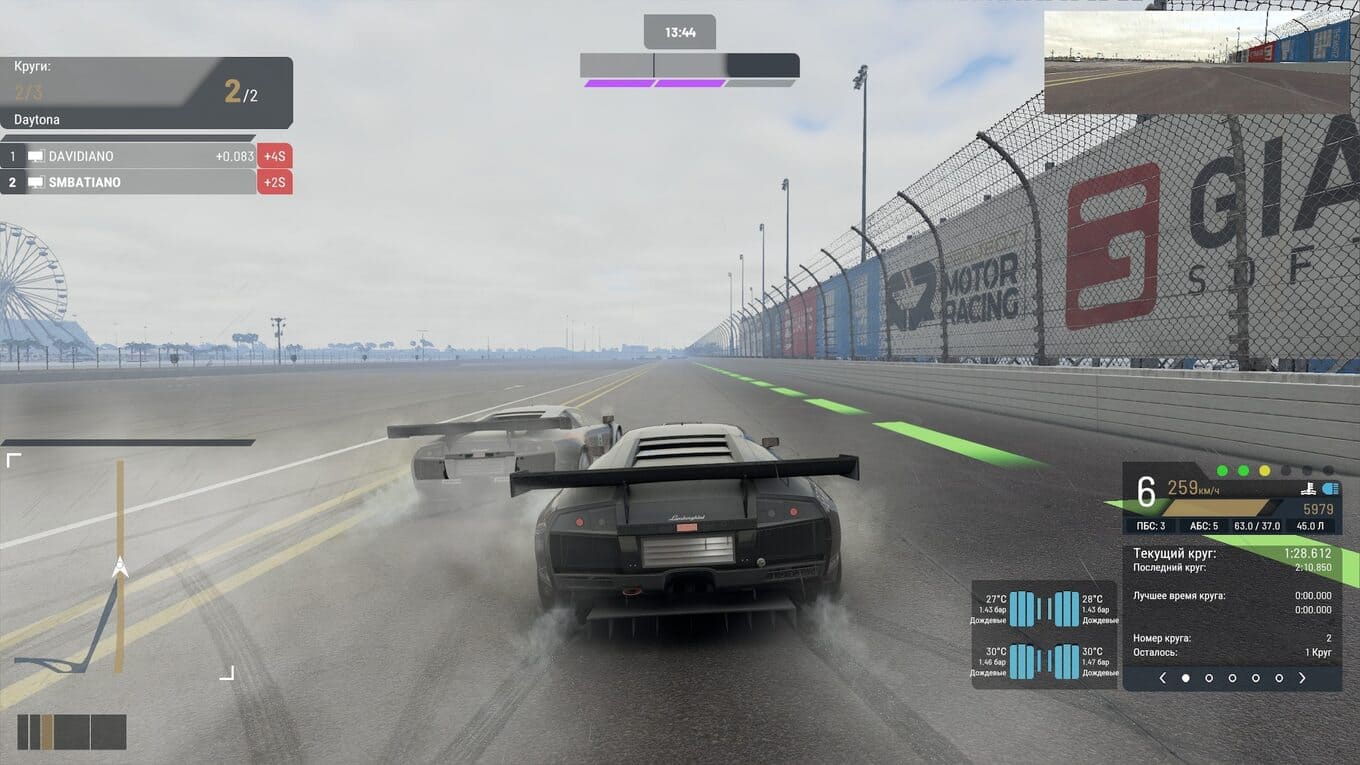
Task: Click the previous telemetry page arrow
Action: coord(1162,678)
